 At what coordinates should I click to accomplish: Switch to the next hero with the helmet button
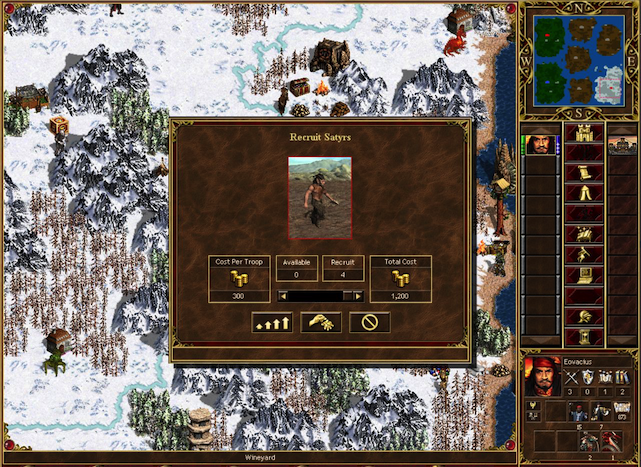point(582,317)
